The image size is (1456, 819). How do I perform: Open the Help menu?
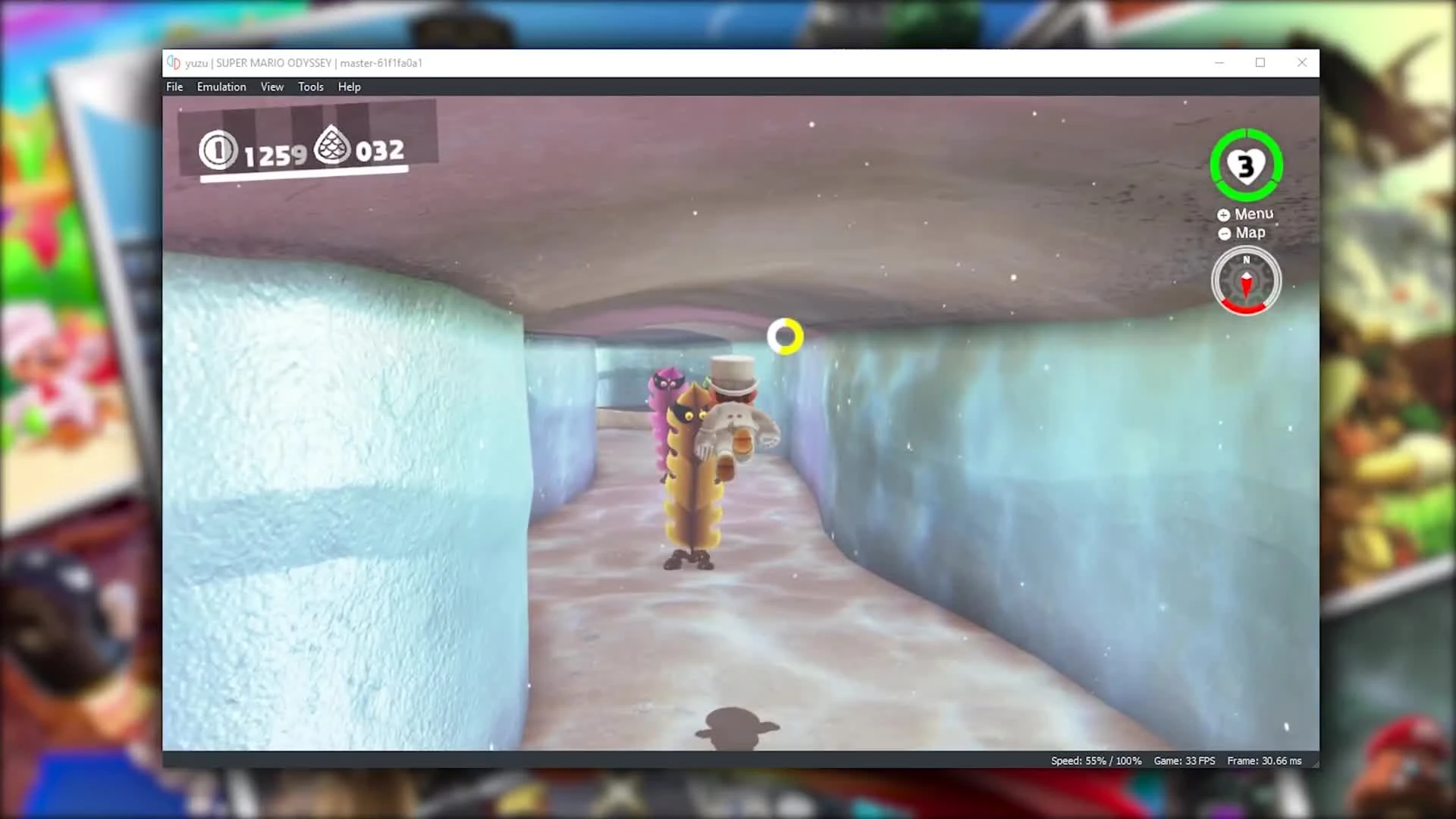[x=349, y=86]
